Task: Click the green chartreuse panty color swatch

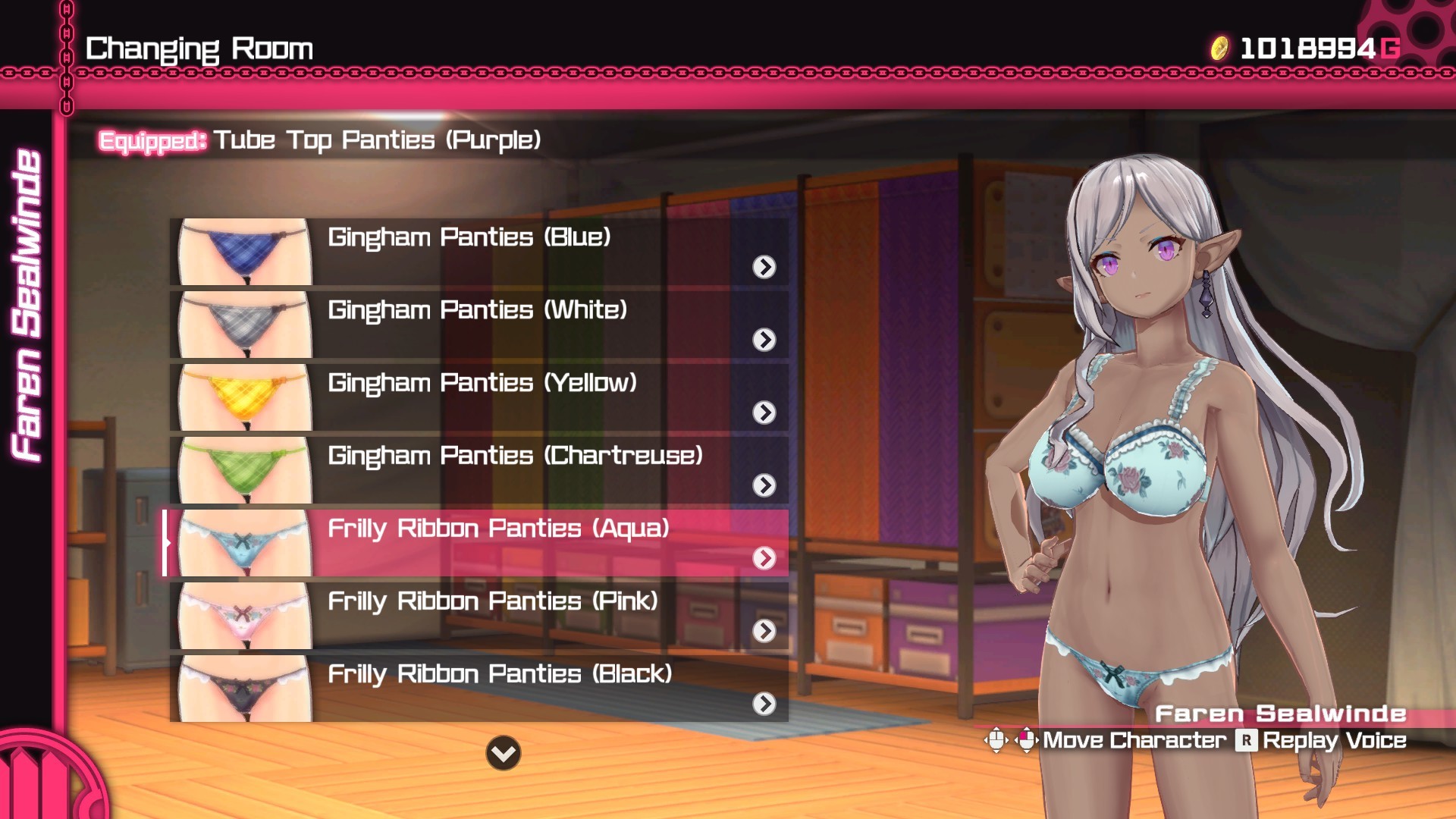Action: point(243,471)
